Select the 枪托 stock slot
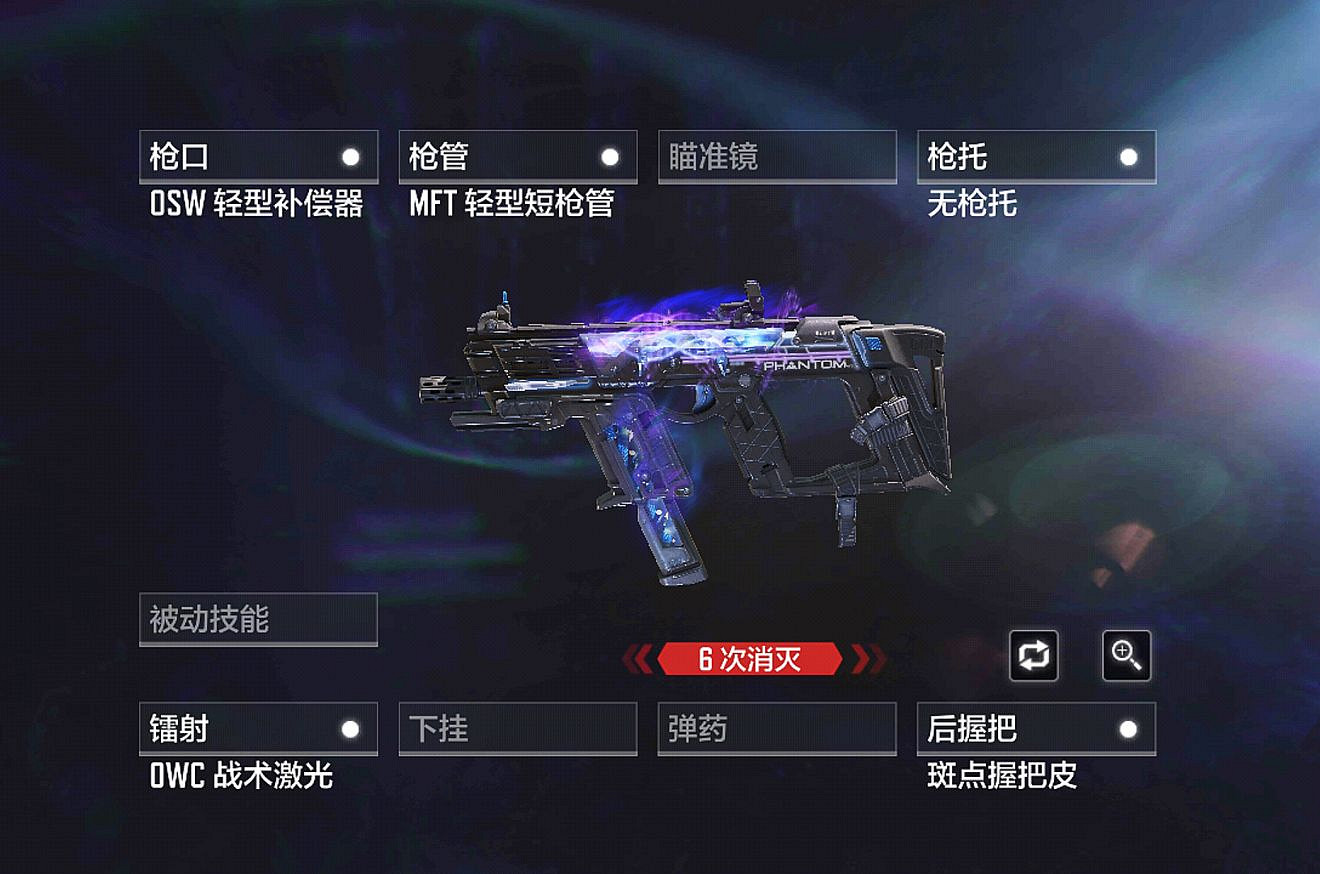 pyautogui.click(x=1037, y=156)
